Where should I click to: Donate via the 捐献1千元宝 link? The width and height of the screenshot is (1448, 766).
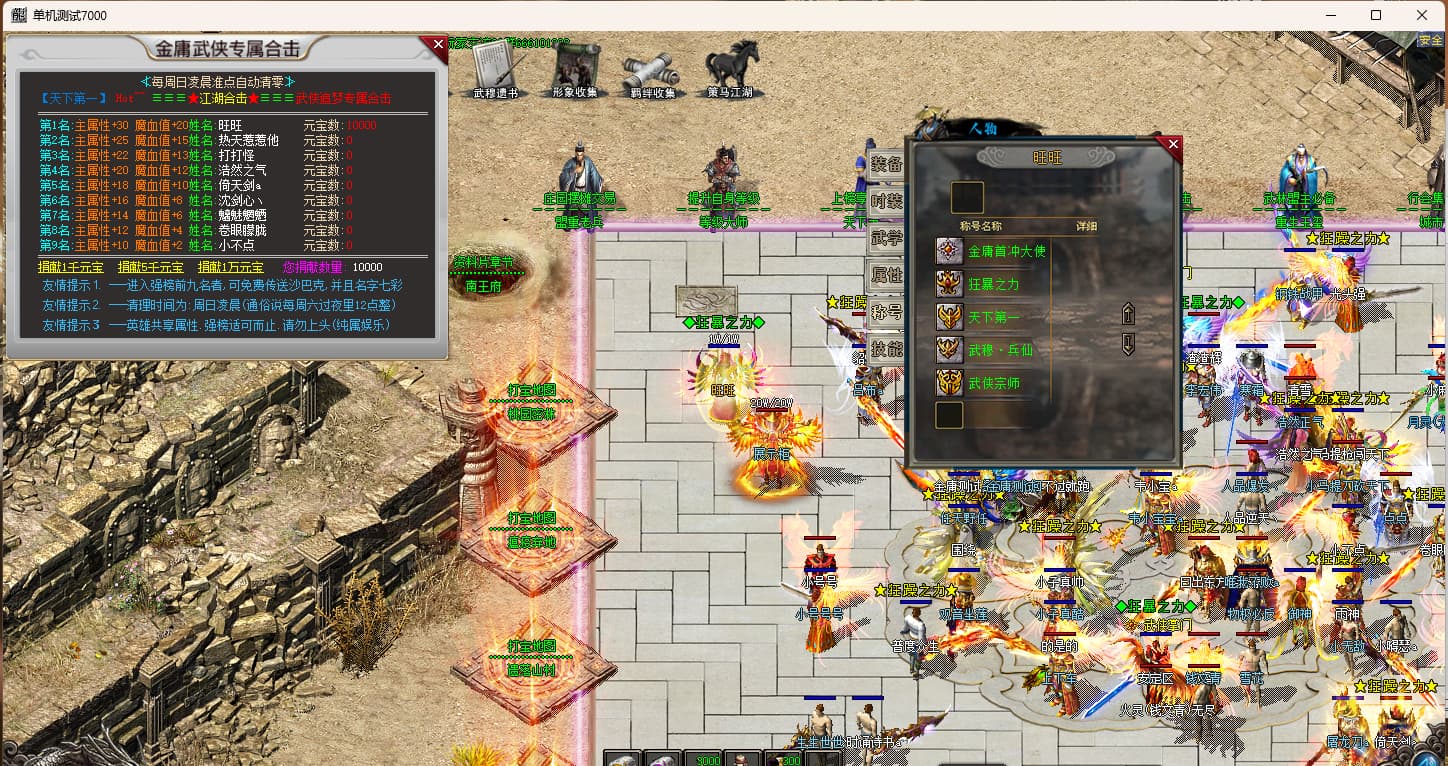point(69,267)
